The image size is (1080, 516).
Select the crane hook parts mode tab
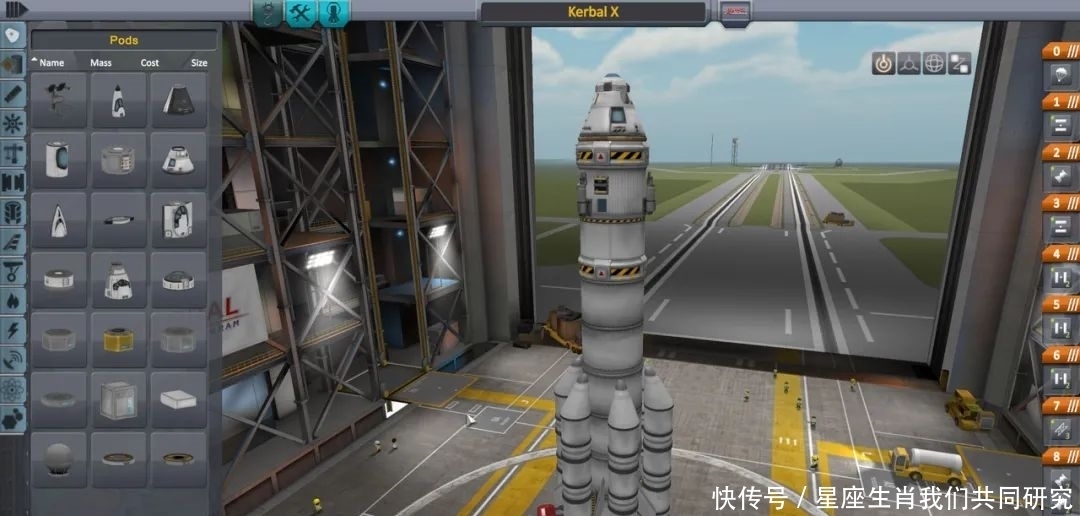pyautogui.click(x=269, y=12)
